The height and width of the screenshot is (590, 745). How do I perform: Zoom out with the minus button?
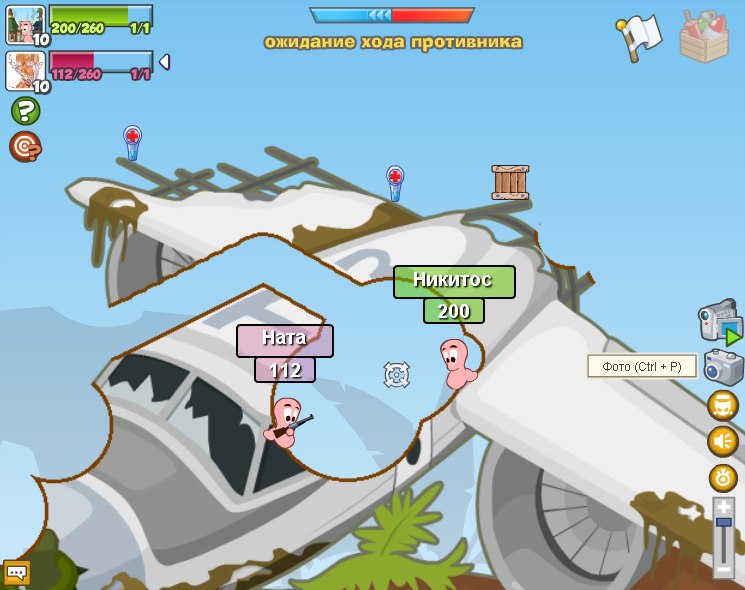723,569
